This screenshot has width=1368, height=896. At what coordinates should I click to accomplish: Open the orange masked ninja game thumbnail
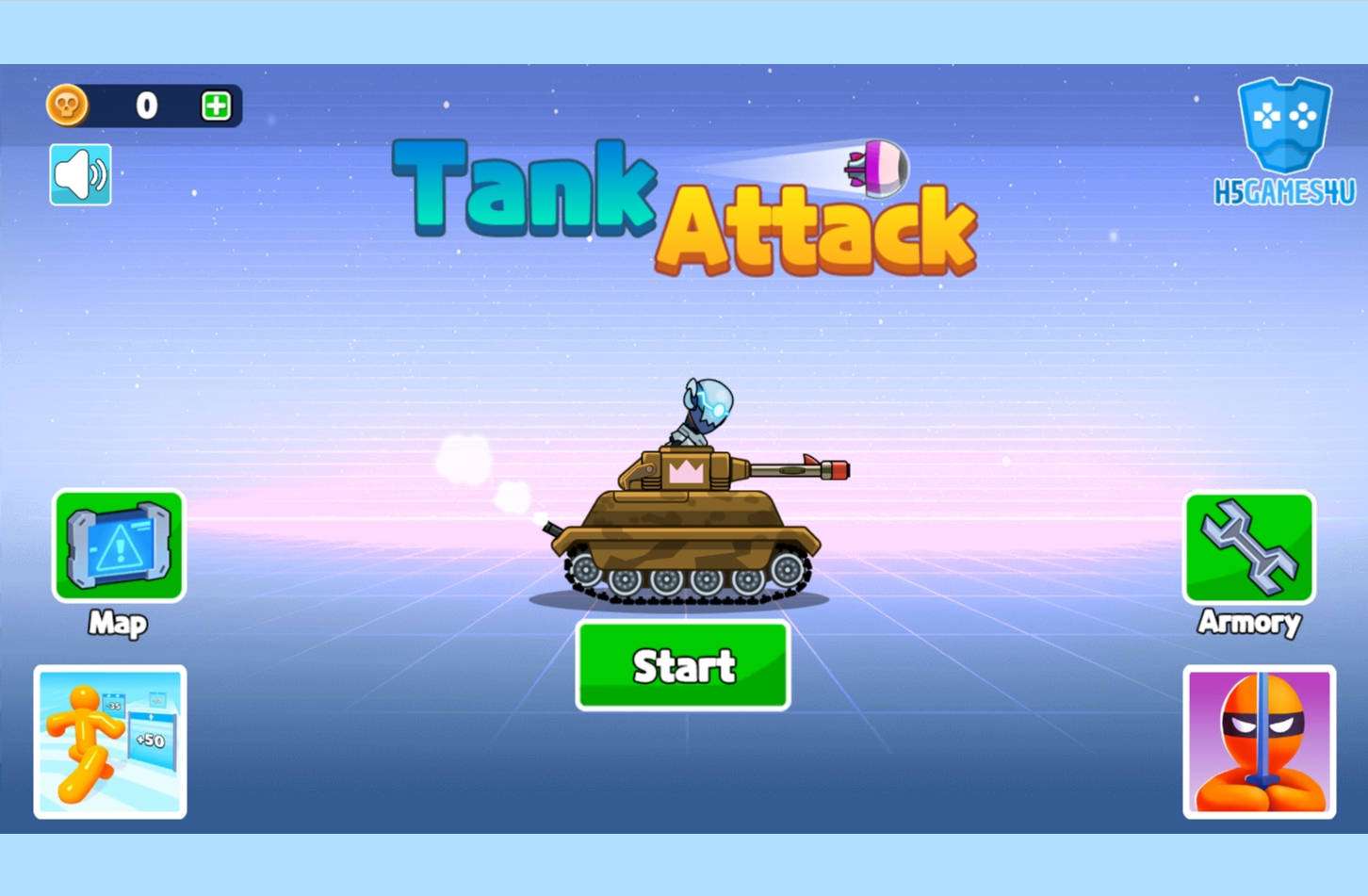pyautogui.click(x=1259, y=741)
